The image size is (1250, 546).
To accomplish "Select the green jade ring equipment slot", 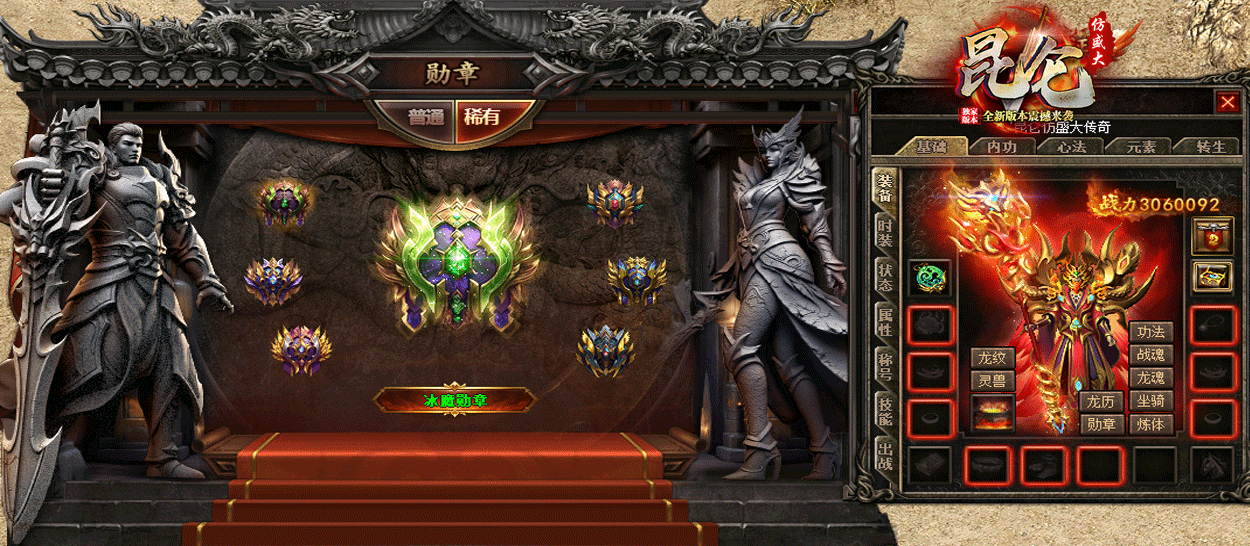I will tap(929, 277).
